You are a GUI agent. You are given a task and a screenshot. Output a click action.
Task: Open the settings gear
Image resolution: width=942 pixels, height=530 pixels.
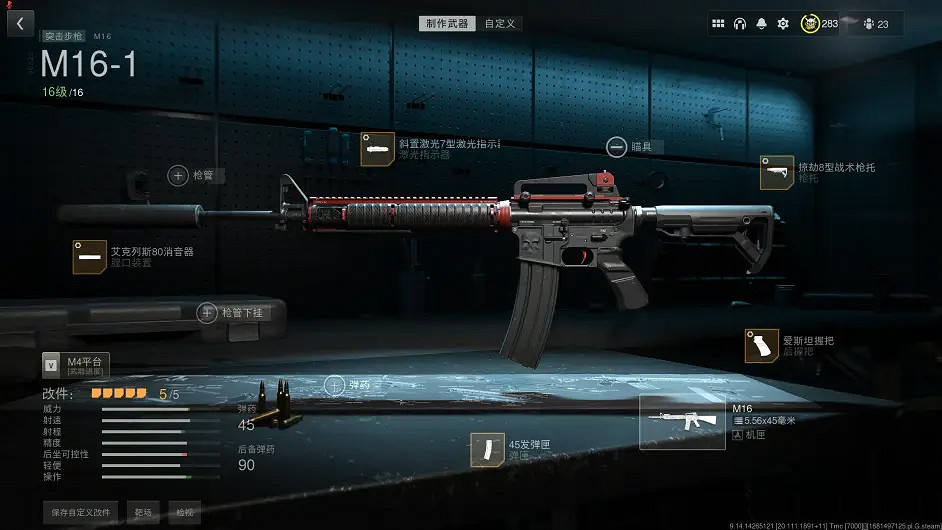[x=783, y=23]
